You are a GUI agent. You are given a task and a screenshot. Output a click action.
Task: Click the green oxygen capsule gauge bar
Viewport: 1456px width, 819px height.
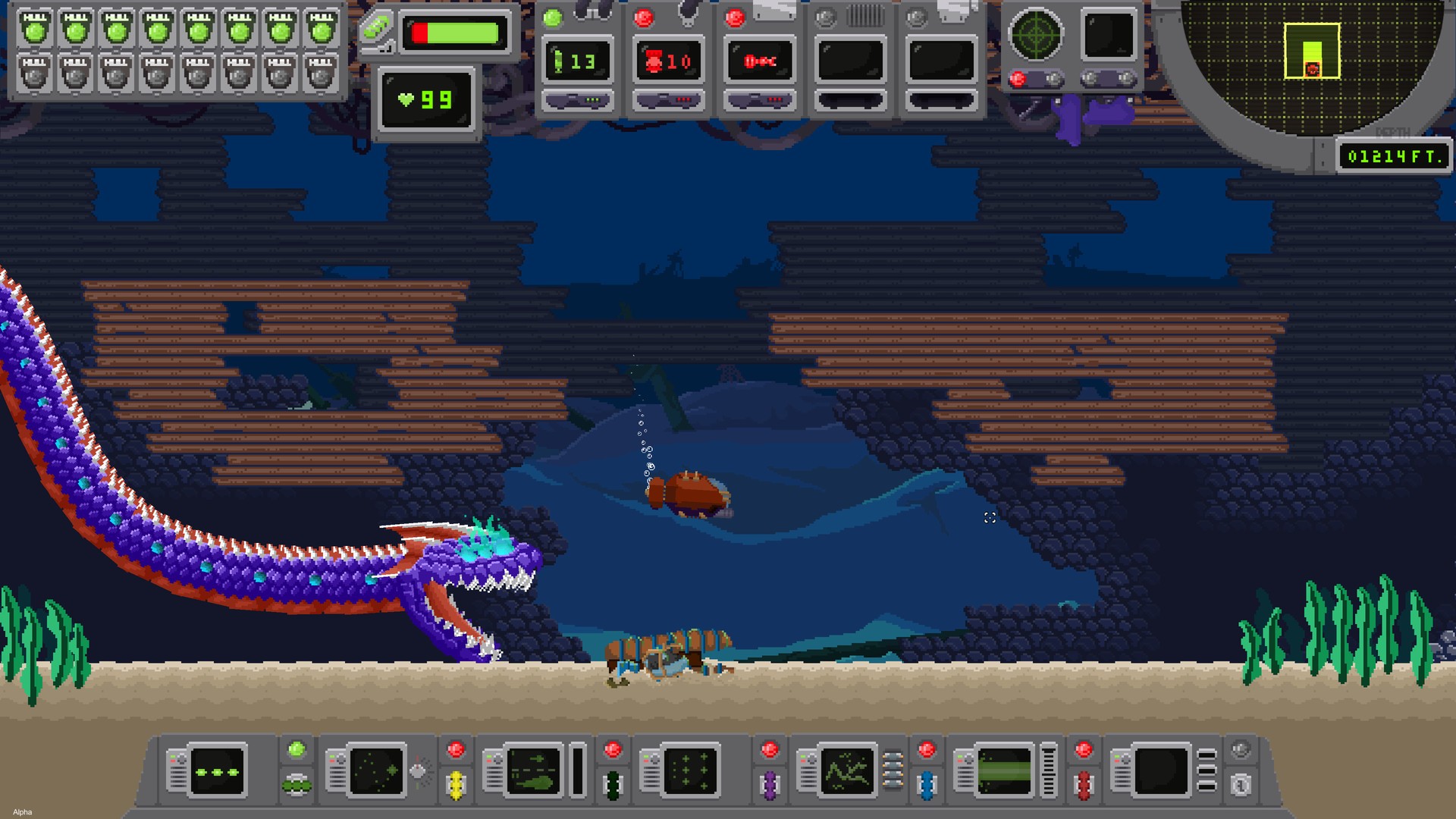tap(453, 33)
